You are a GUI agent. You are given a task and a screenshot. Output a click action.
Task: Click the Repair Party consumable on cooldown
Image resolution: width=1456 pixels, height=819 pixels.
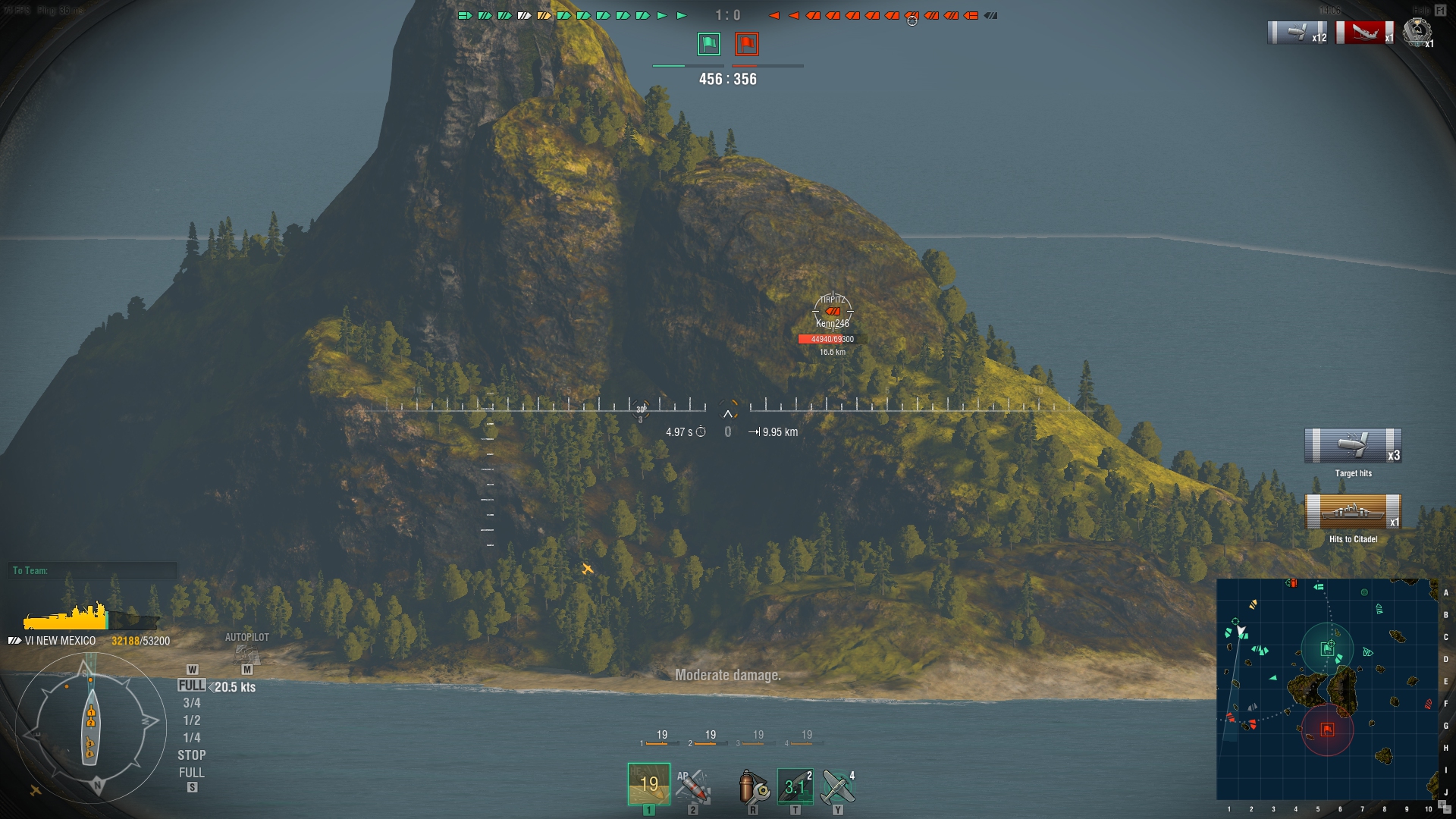(x=795, y=786)
